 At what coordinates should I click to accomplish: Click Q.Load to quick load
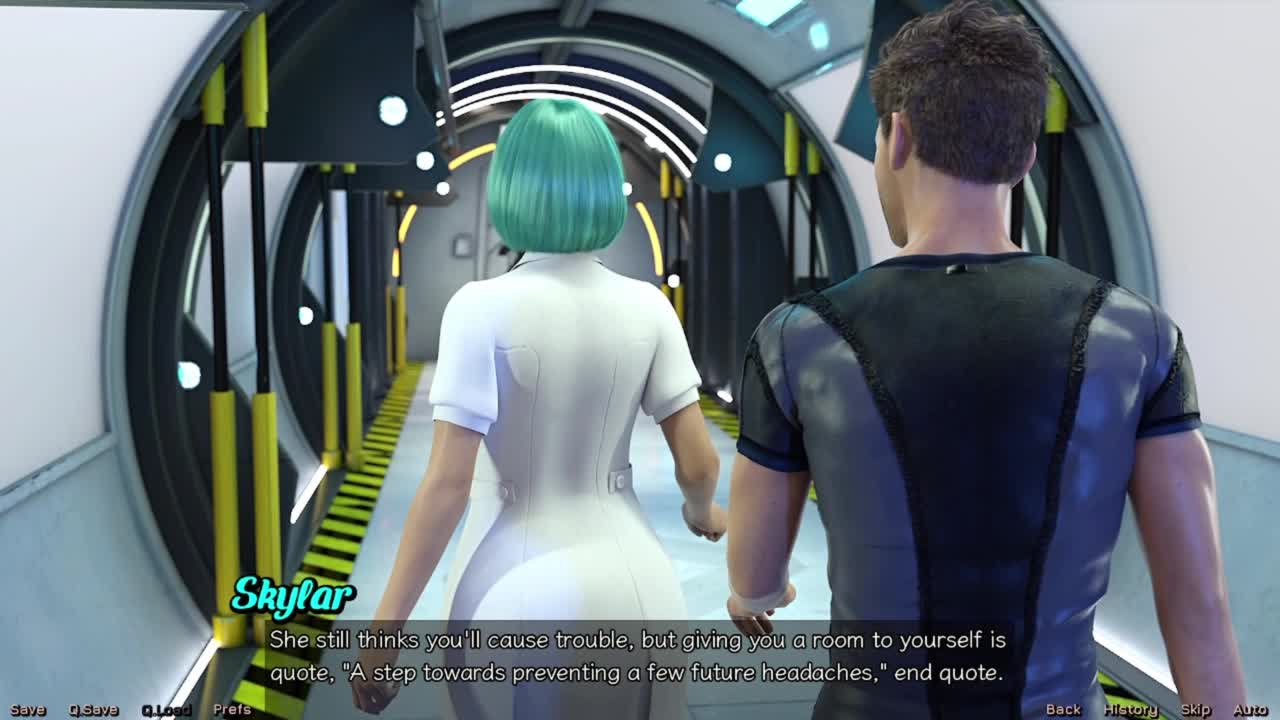166,710
